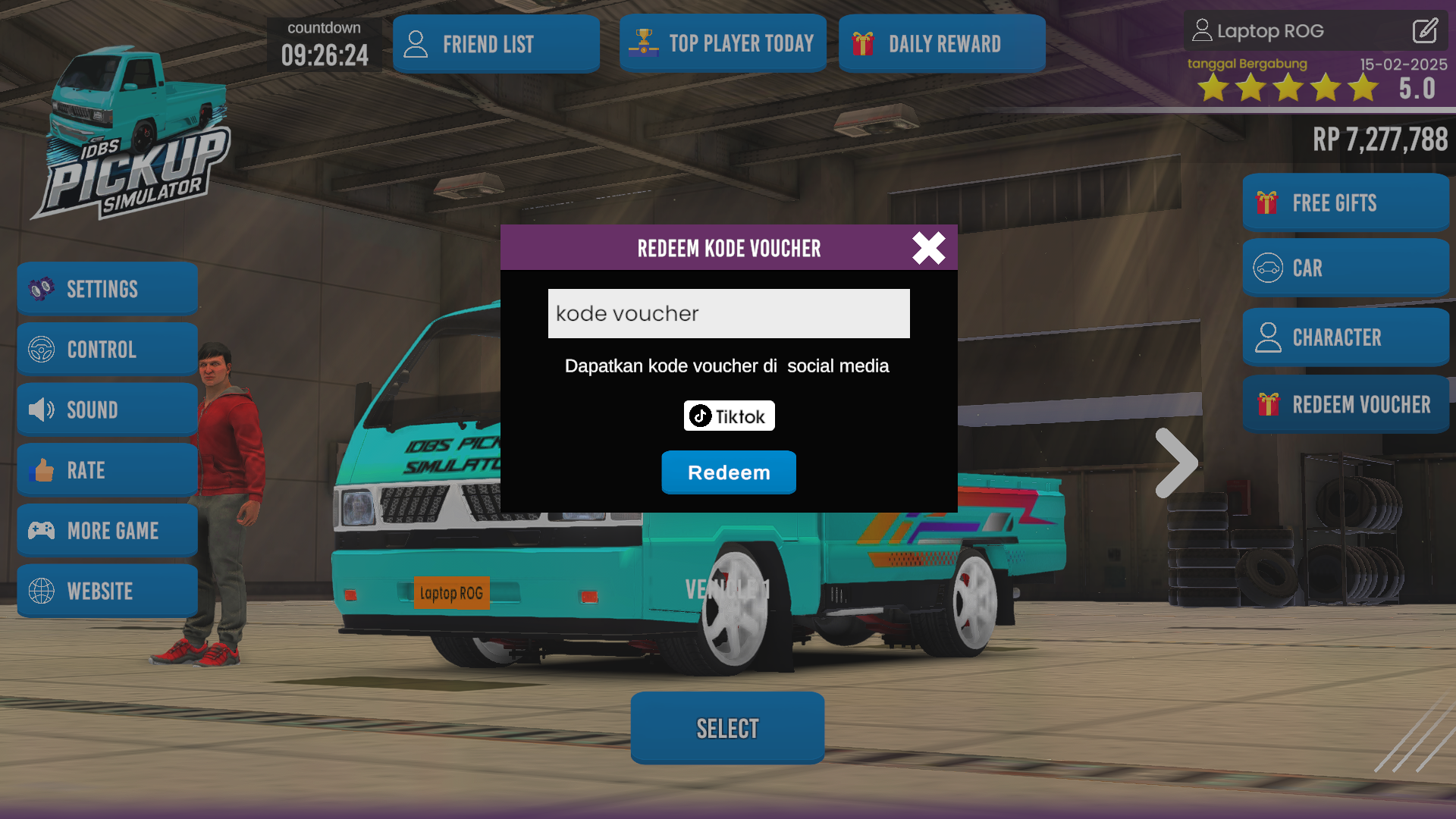Viewport: 1456px width, 819px height.
Task: Edit the player name Laptop ROG
Action: pyautogui.click(x=1424, y=31)
